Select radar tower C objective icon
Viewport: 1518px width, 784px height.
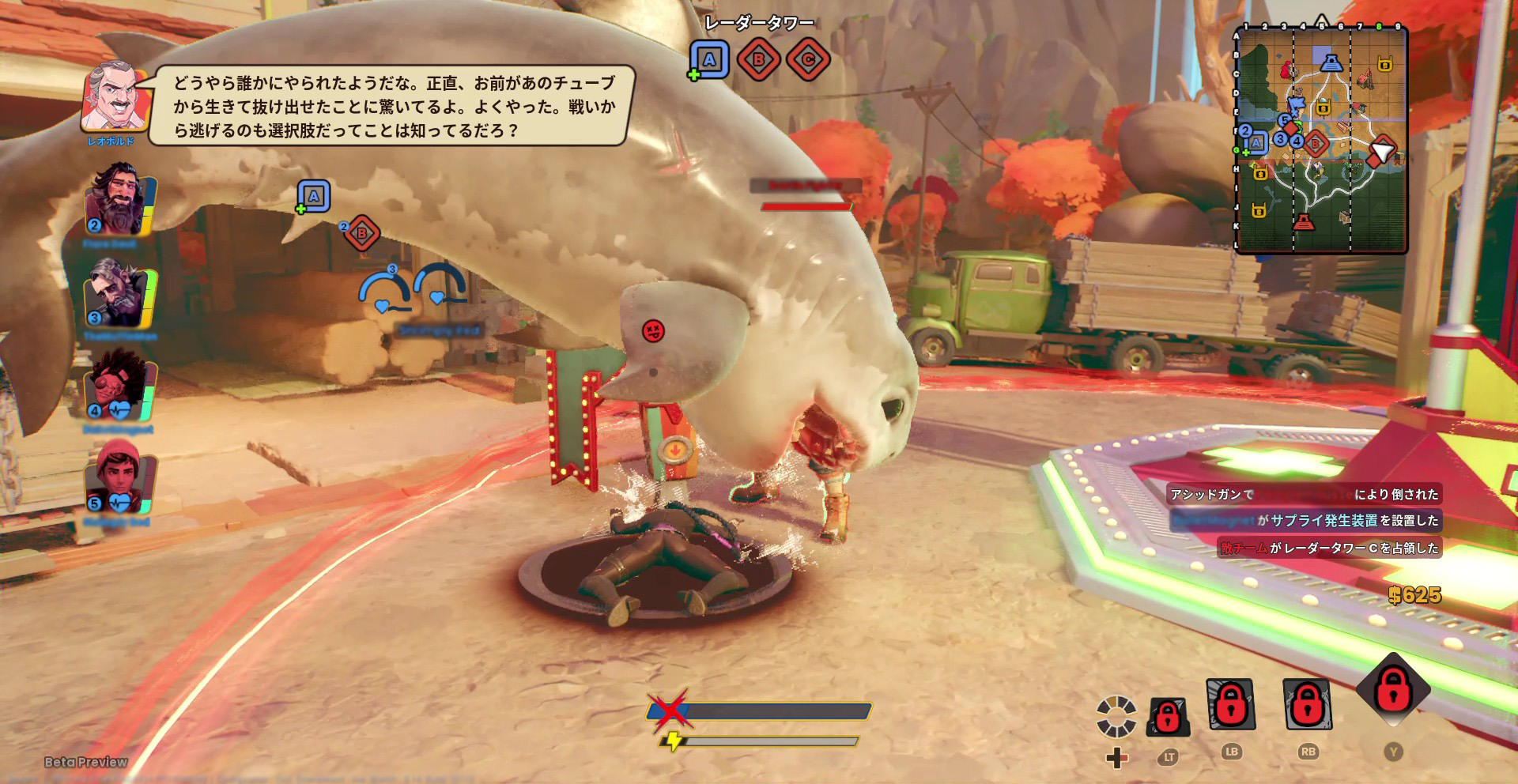click(x=808, y=59)
